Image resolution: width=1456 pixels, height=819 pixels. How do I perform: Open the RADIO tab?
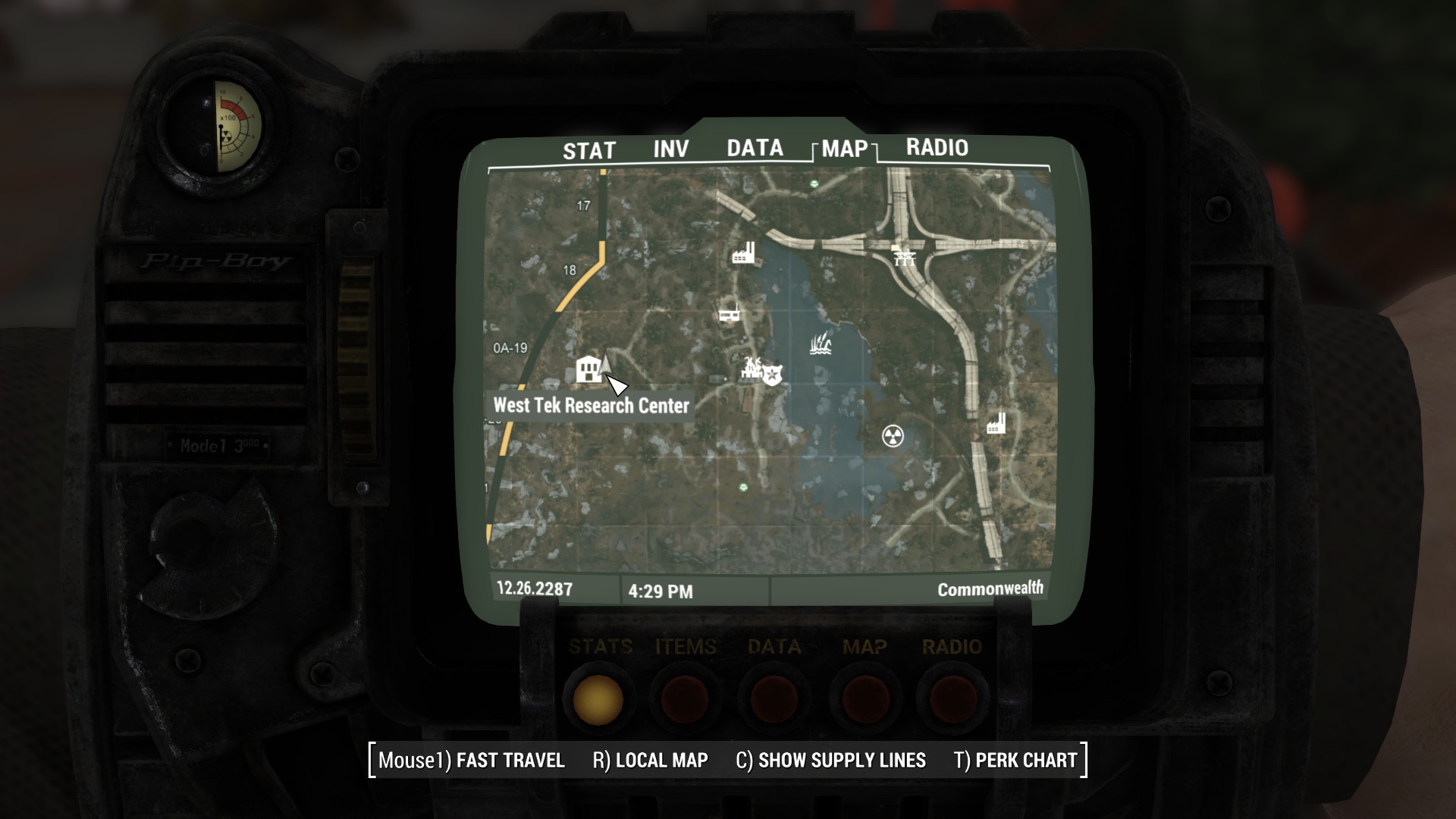tap(936, 149)
